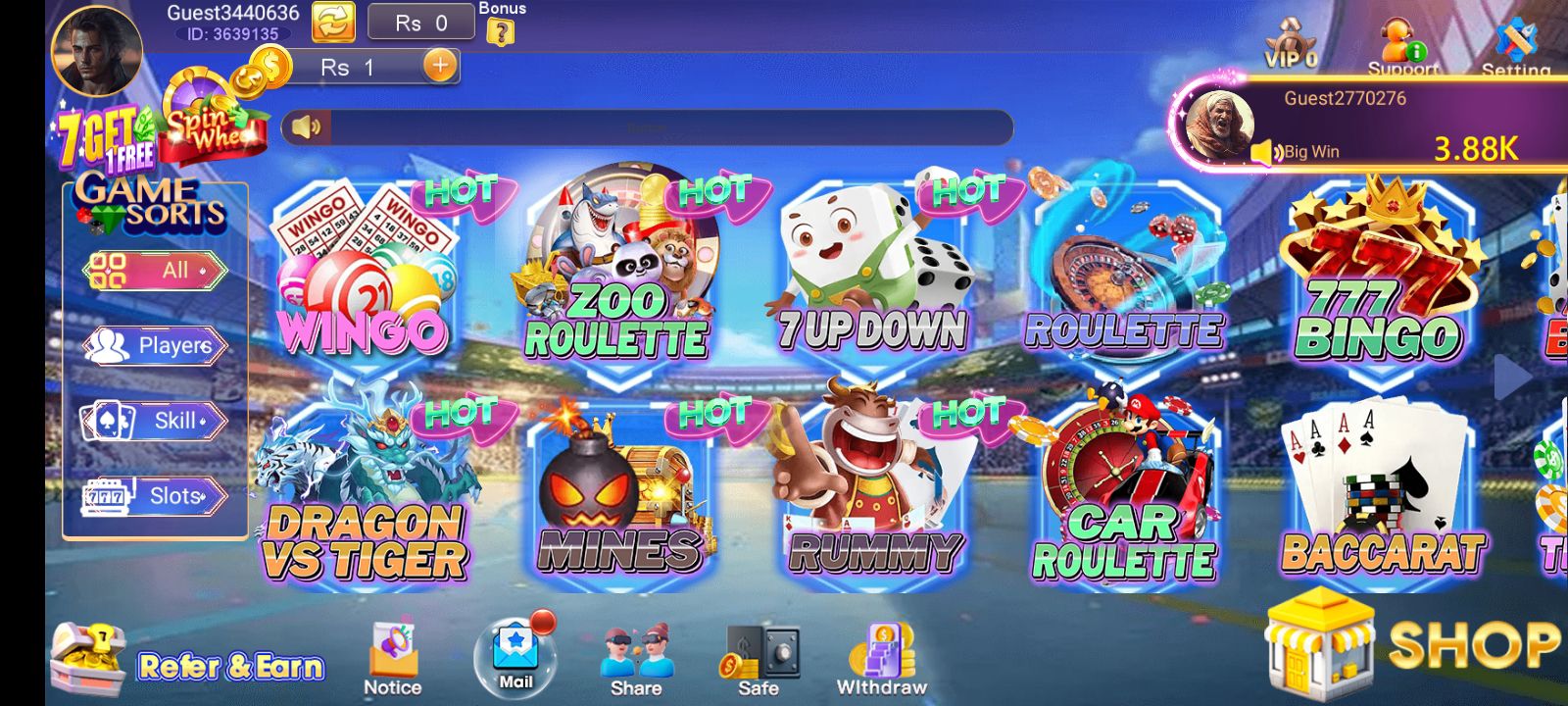This screenshot has width=1568, height=706.
Task: Select the Baccarat game
Action: (x=1382, y=495)
